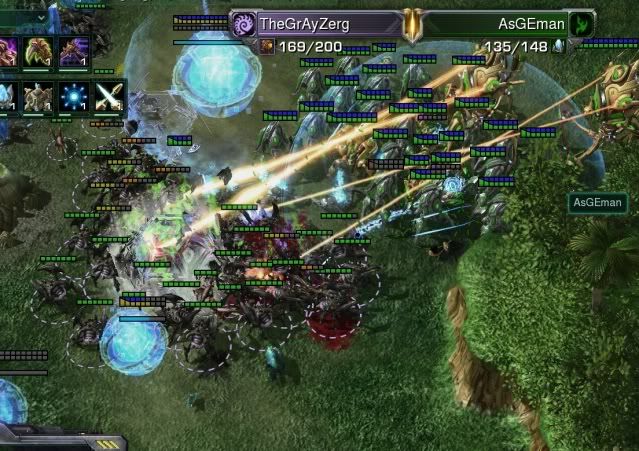Click the blue glowing orb upgrade icon

[x=73, y=96]
